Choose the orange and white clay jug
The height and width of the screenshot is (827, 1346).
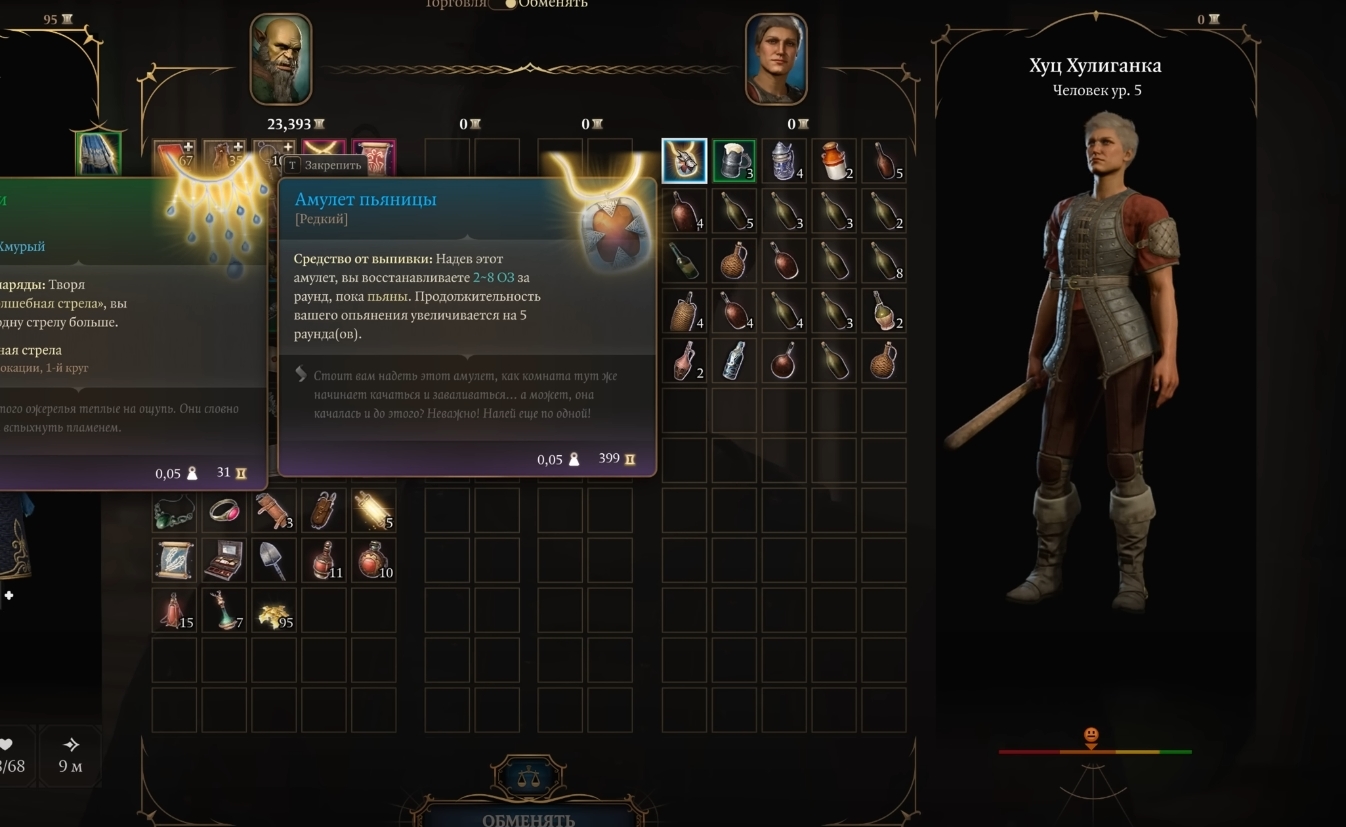tap(834, 161)
